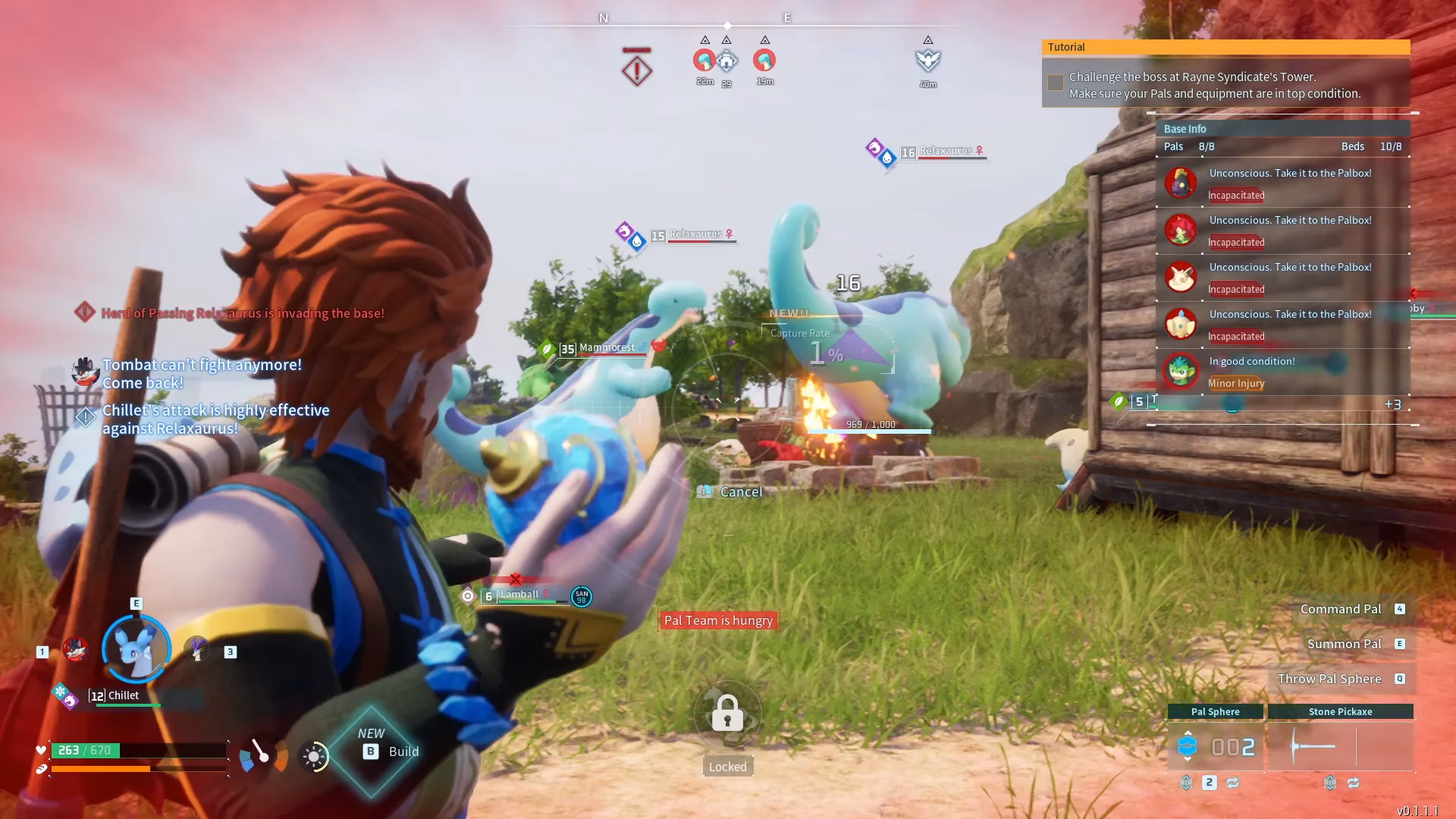Choose the Throw Pal Sphere action
This screenshot has height=819, width=1456.
tap(1329, 679)
